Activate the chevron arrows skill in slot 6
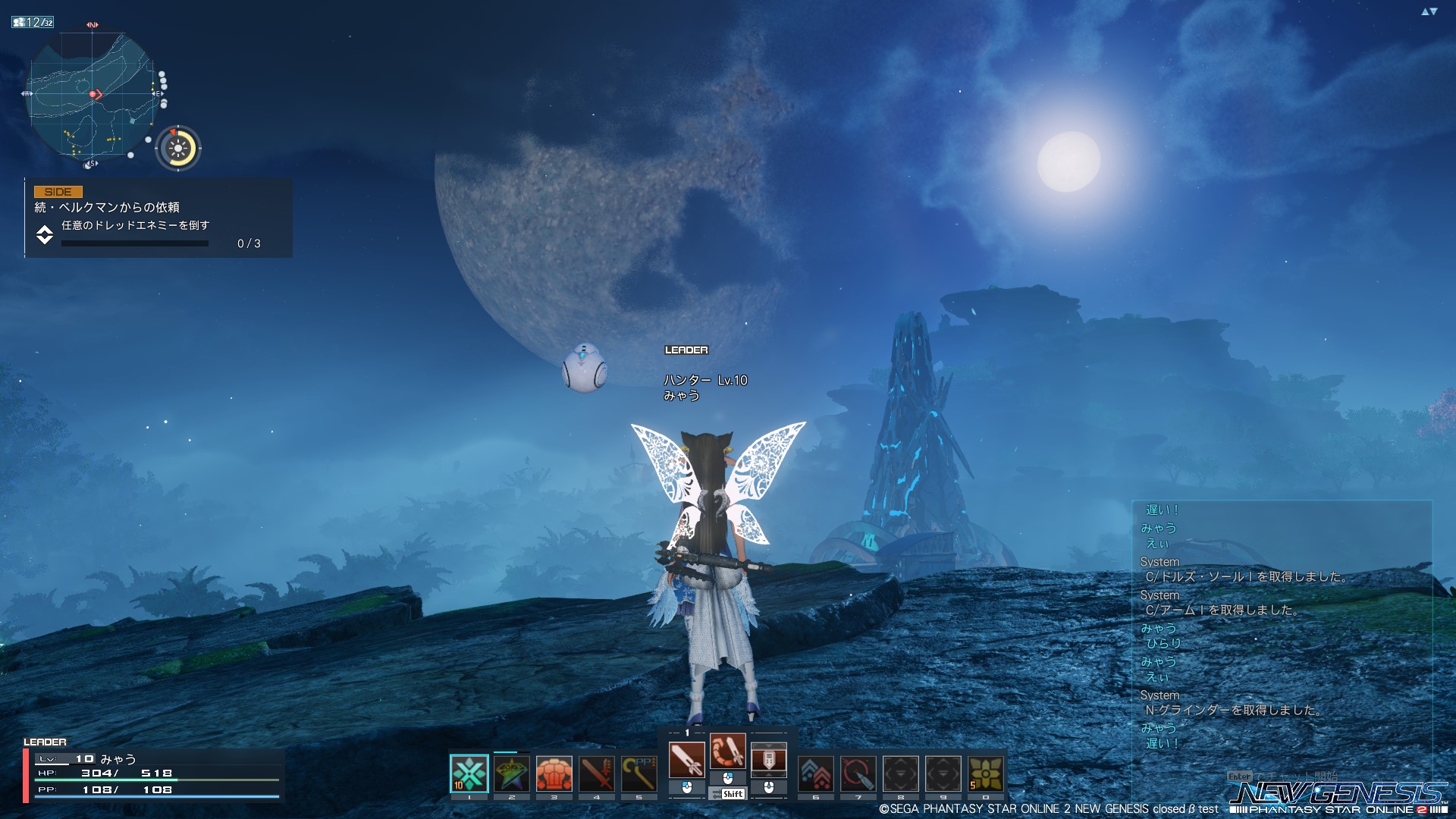 pos(816,773)
